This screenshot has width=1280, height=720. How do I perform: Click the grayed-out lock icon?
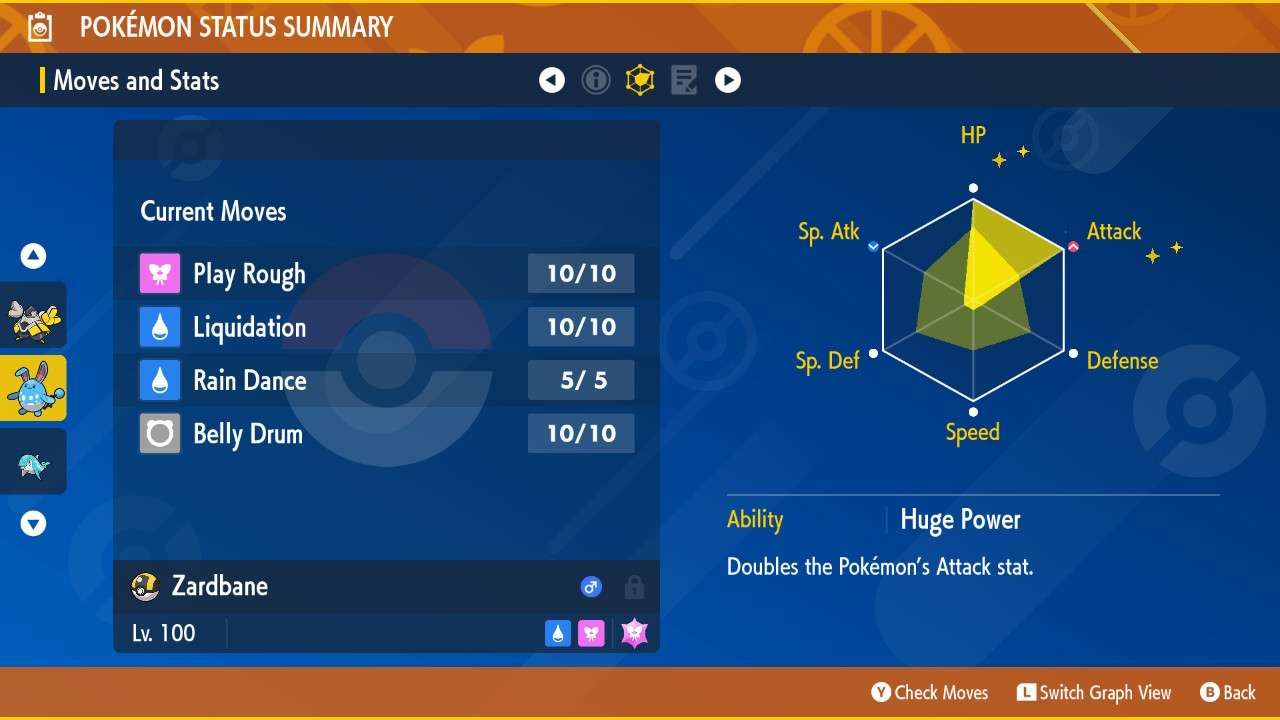[x=634, y=587]
